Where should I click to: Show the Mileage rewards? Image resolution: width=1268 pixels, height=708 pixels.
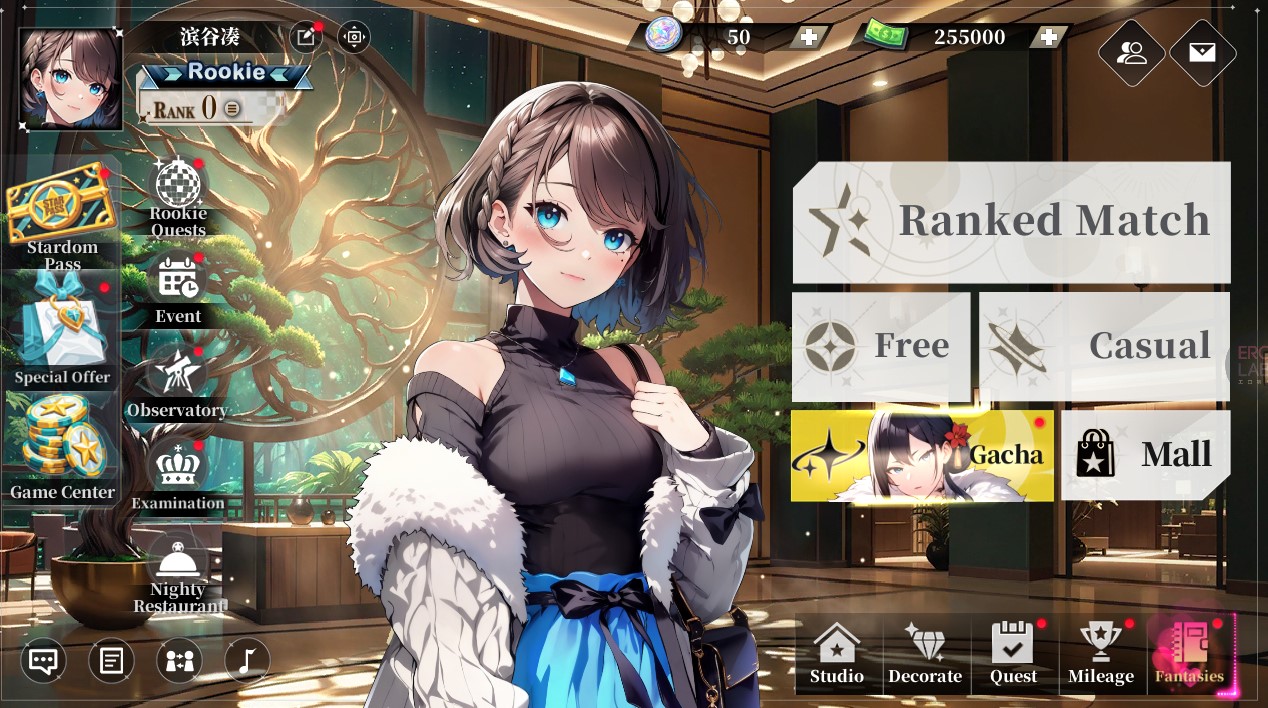point(1101,654)
